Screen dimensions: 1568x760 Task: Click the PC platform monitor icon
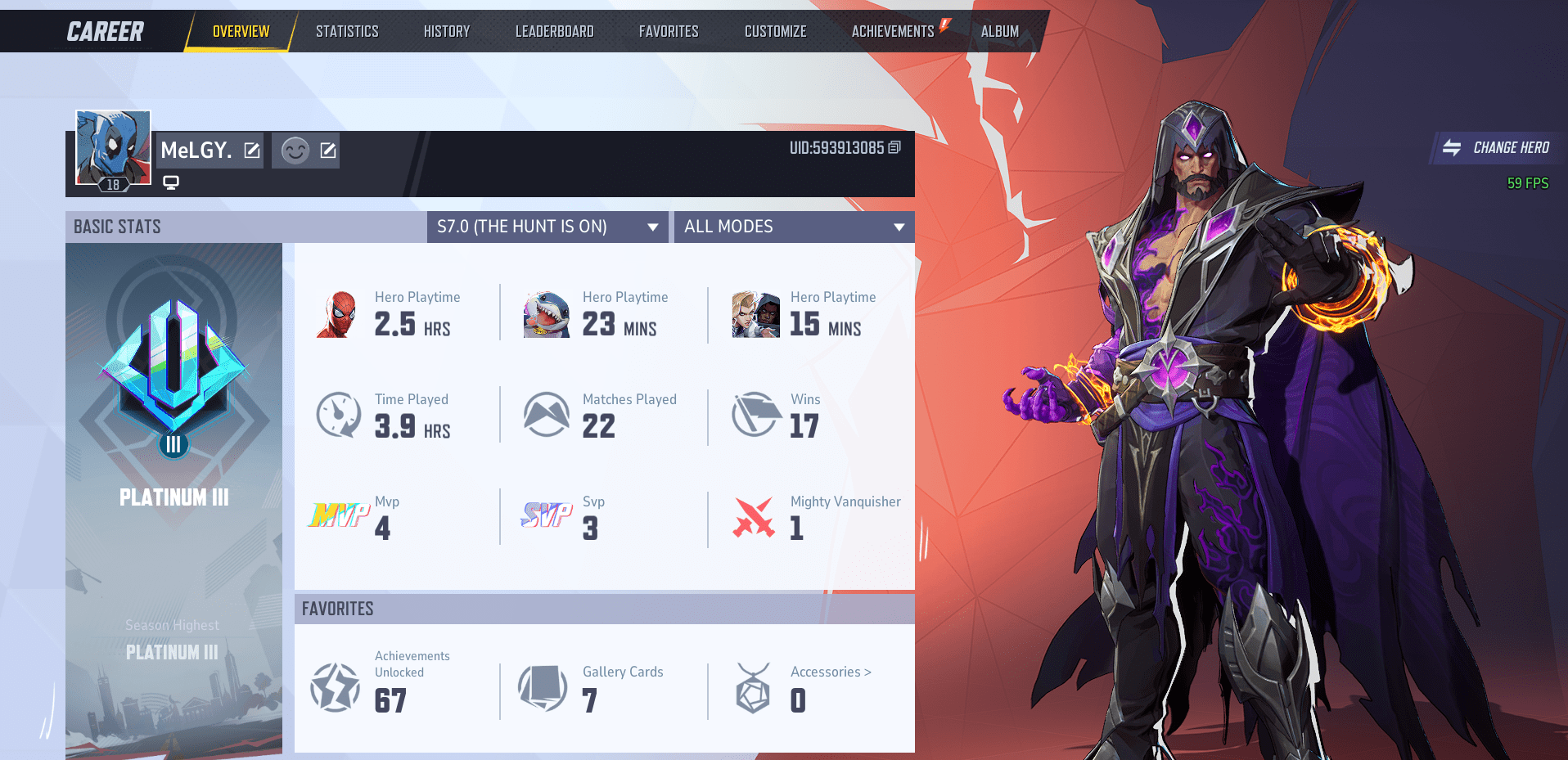click(x=170, y=182)
